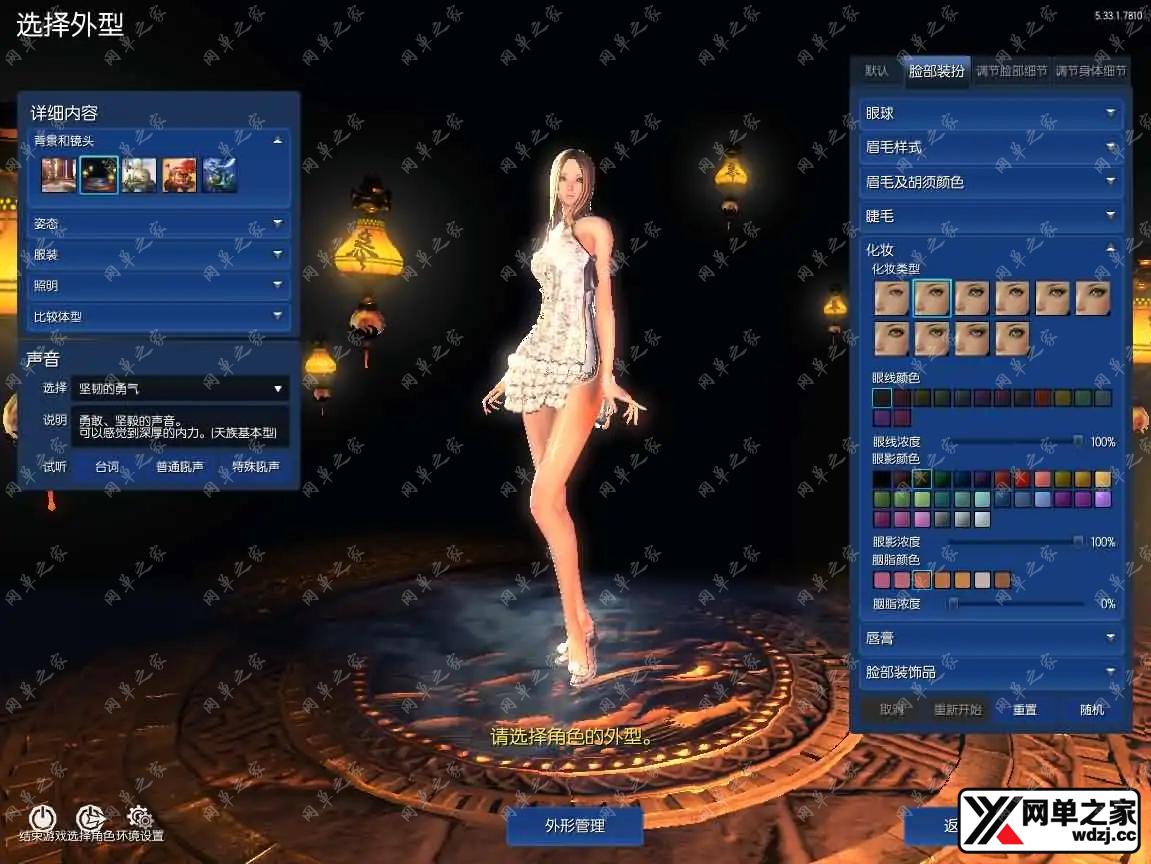This screenshot has width=1151, height=864.
Task: Open the 调节脸部细节 tab
Action: click(x=1011, y=71)
